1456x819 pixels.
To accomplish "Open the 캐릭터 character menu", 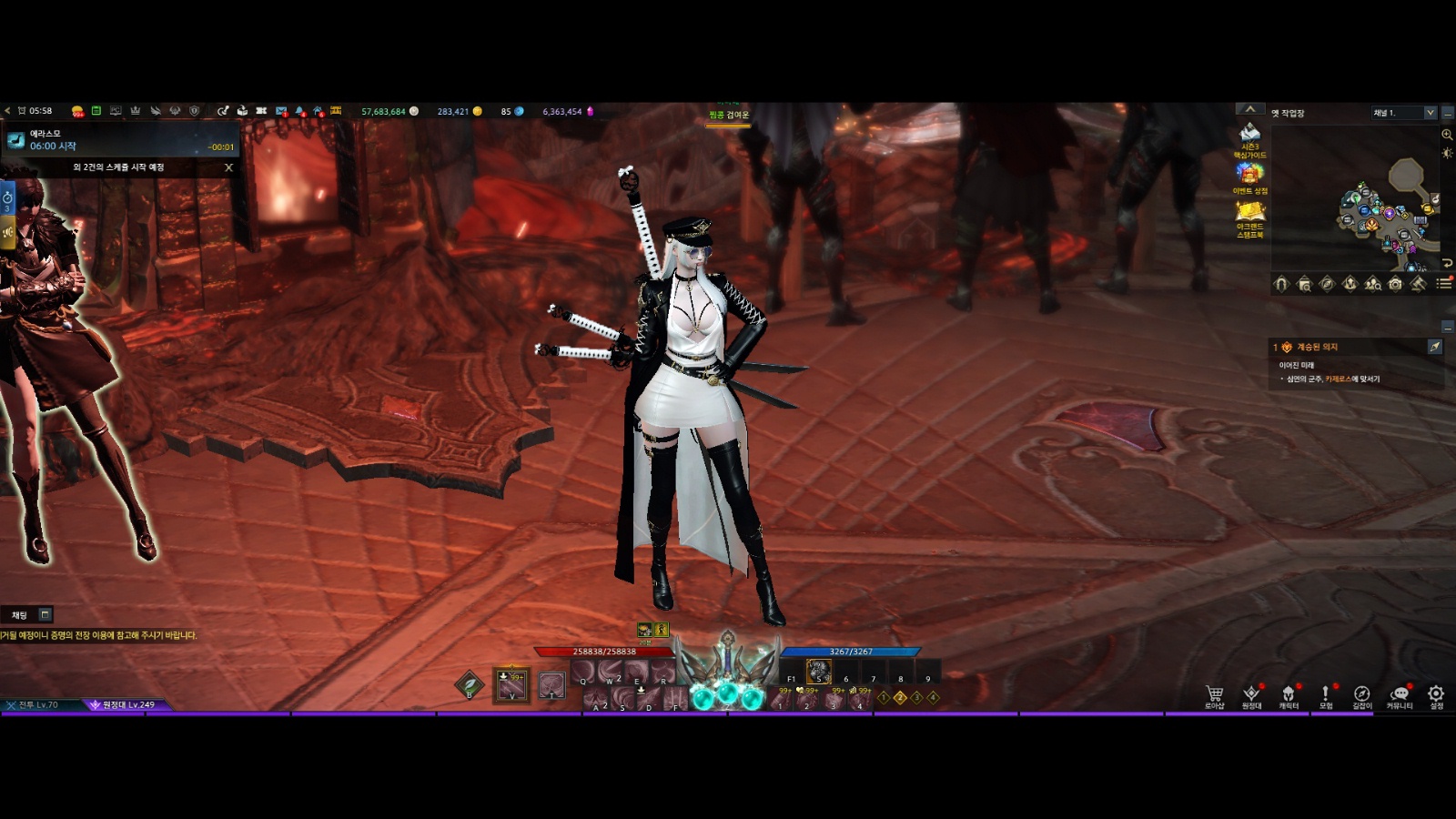I will pos(1289,695).
